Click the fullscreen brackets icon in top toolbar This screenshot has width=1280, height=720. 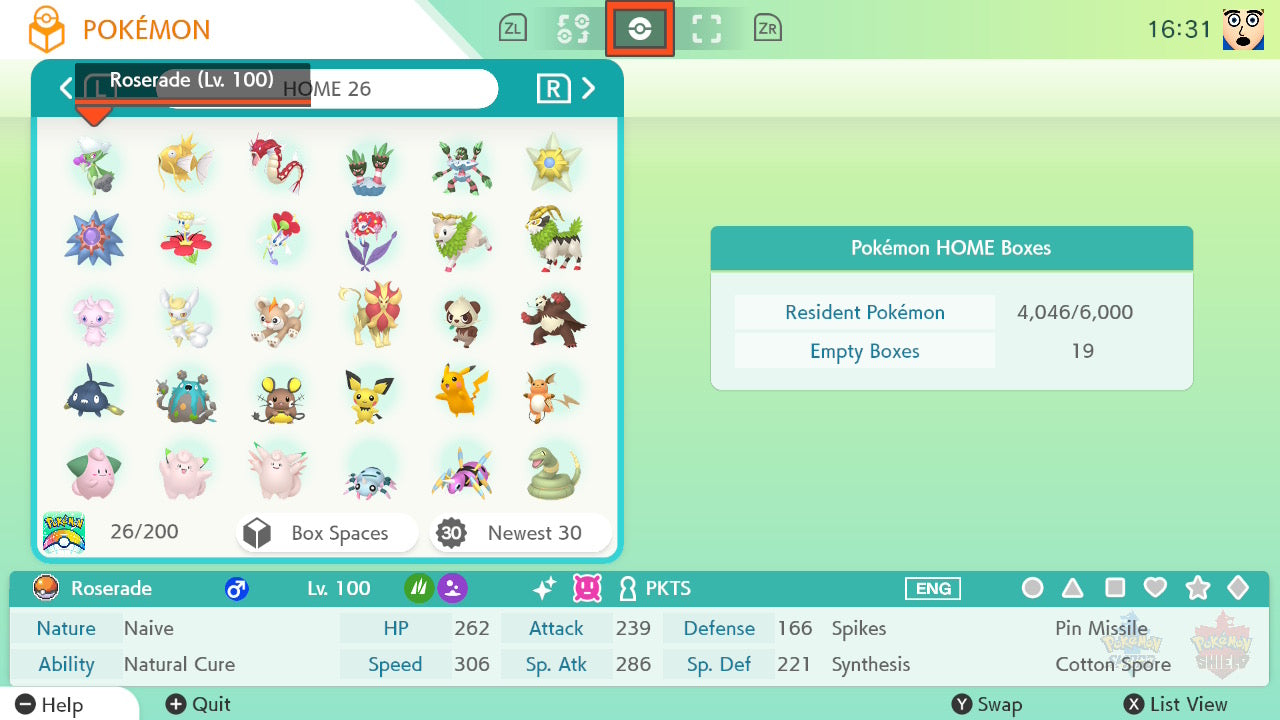tap(706, 28)
